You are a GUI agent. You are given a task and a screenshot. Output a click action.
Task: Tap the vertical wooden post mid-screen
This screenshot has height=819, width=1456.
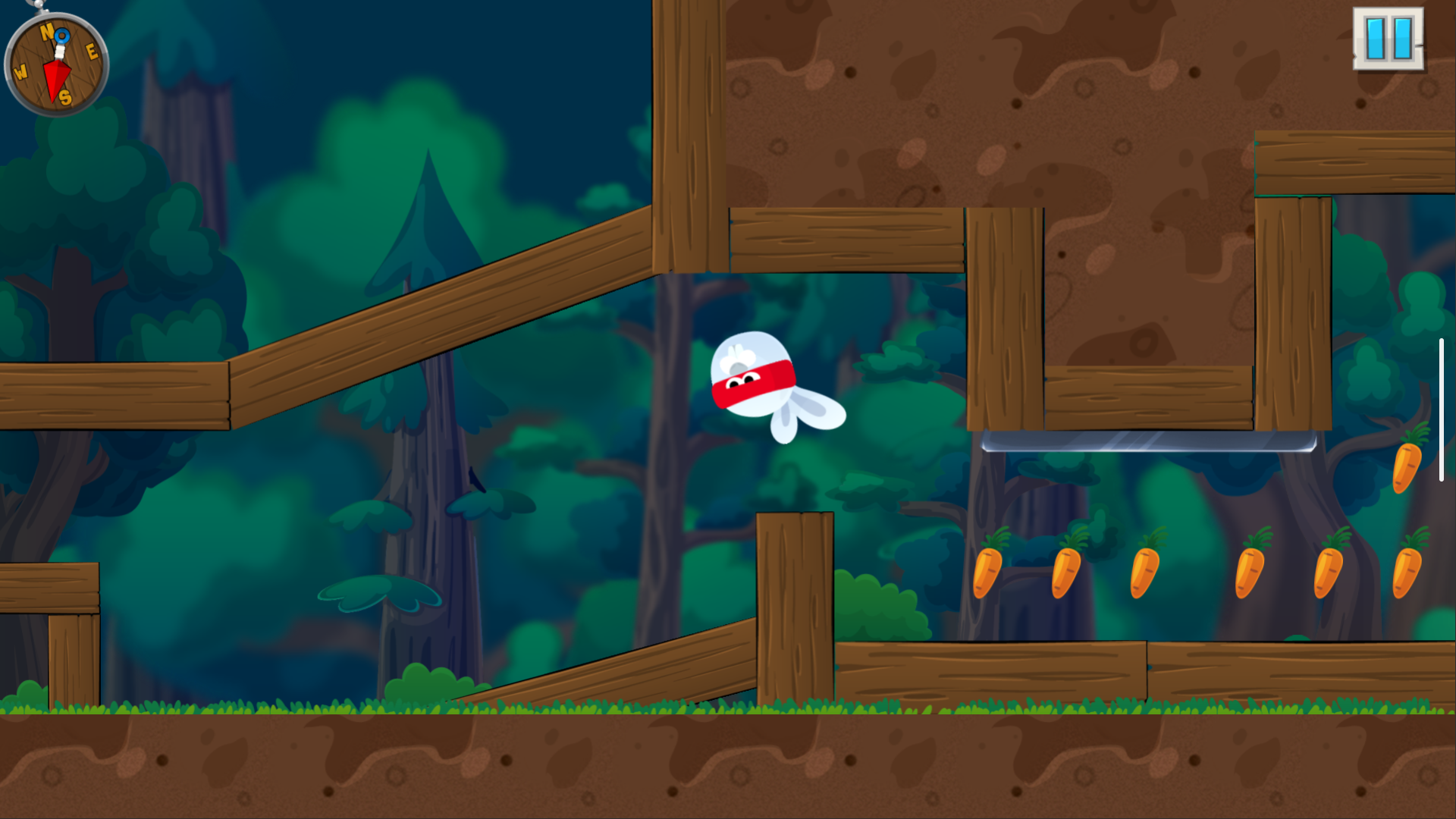point(795,607)
